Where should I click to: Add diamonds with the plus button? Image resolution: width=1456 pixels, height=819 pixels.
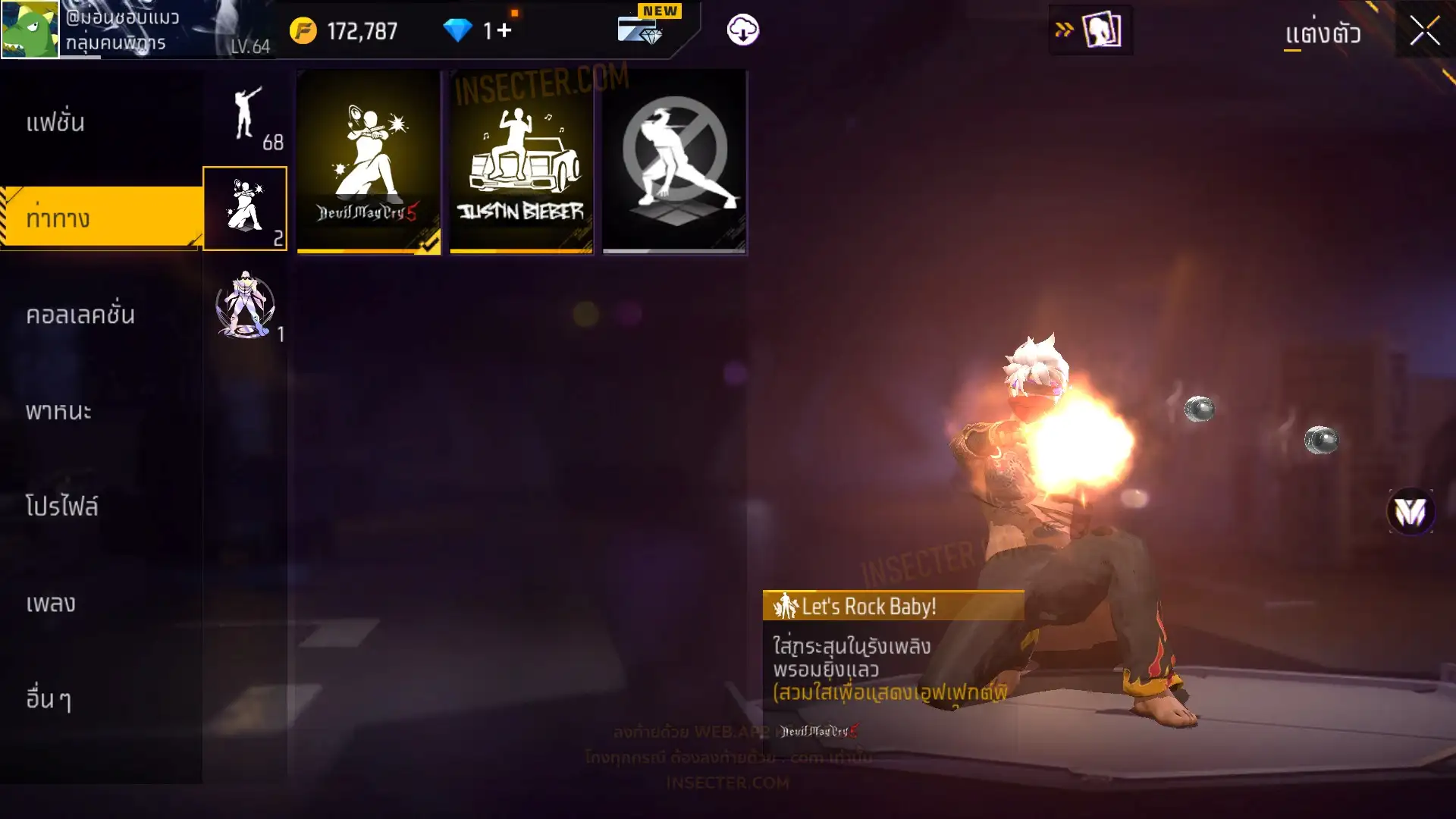point(505,30)
